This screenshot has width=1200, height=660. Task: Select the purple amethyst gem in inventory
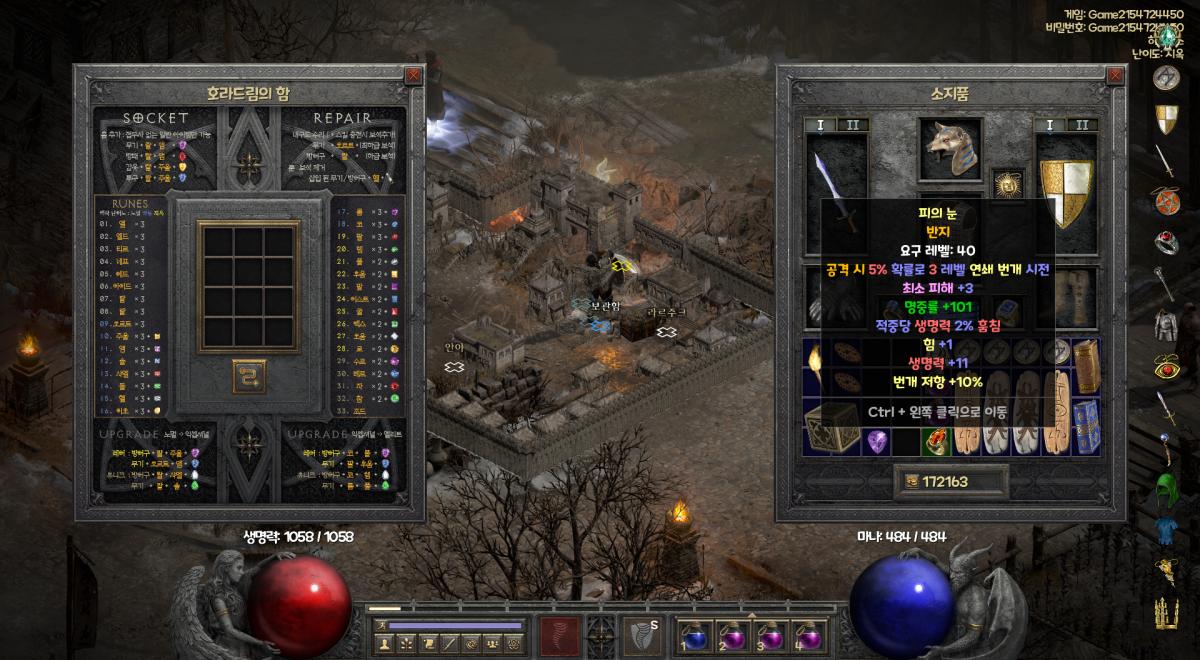(x=877, y=440)
